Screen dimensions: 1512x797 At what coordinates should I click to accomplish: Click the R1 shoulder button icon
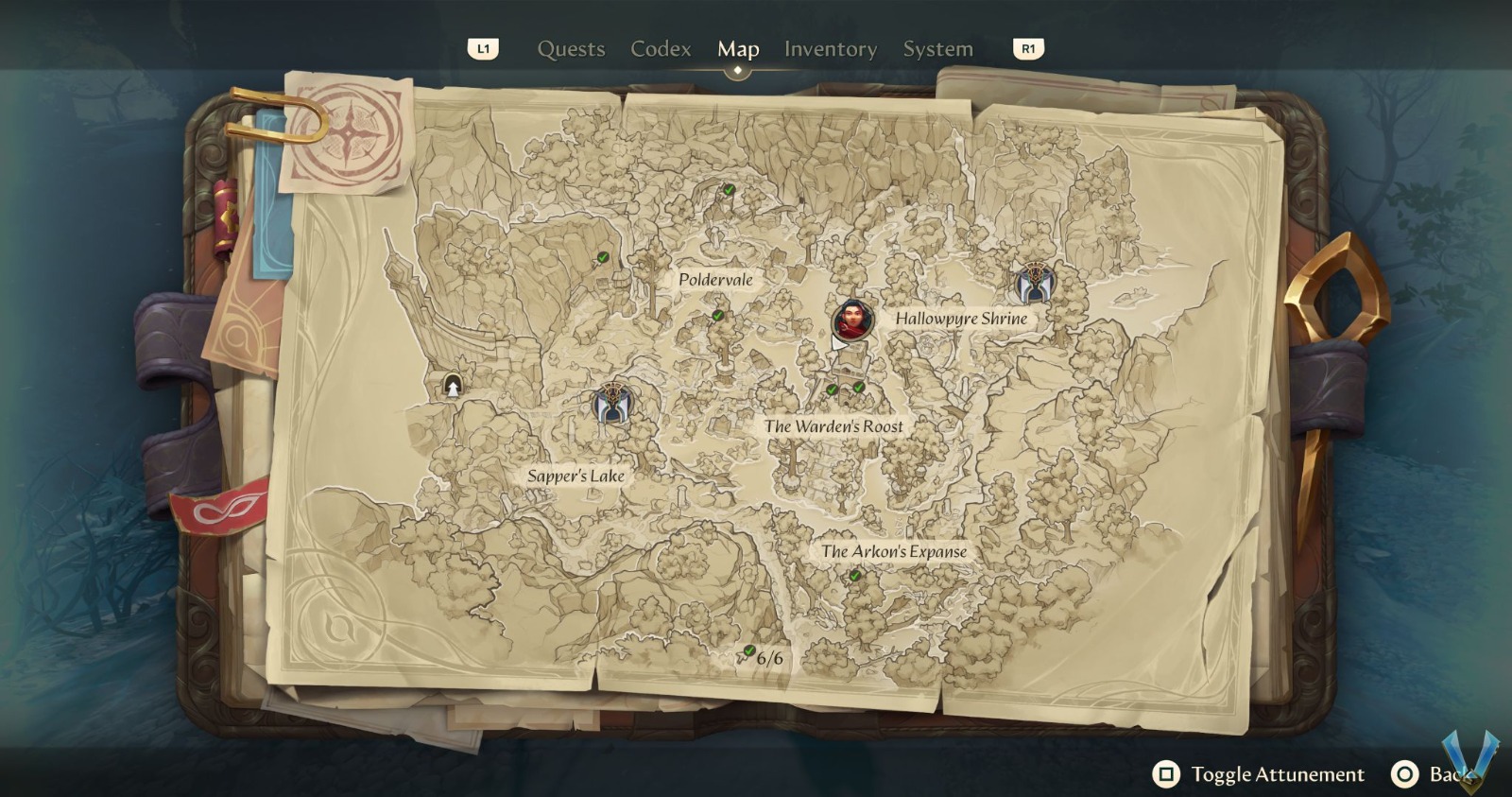pyautogui.click(x=1027, y=51)
